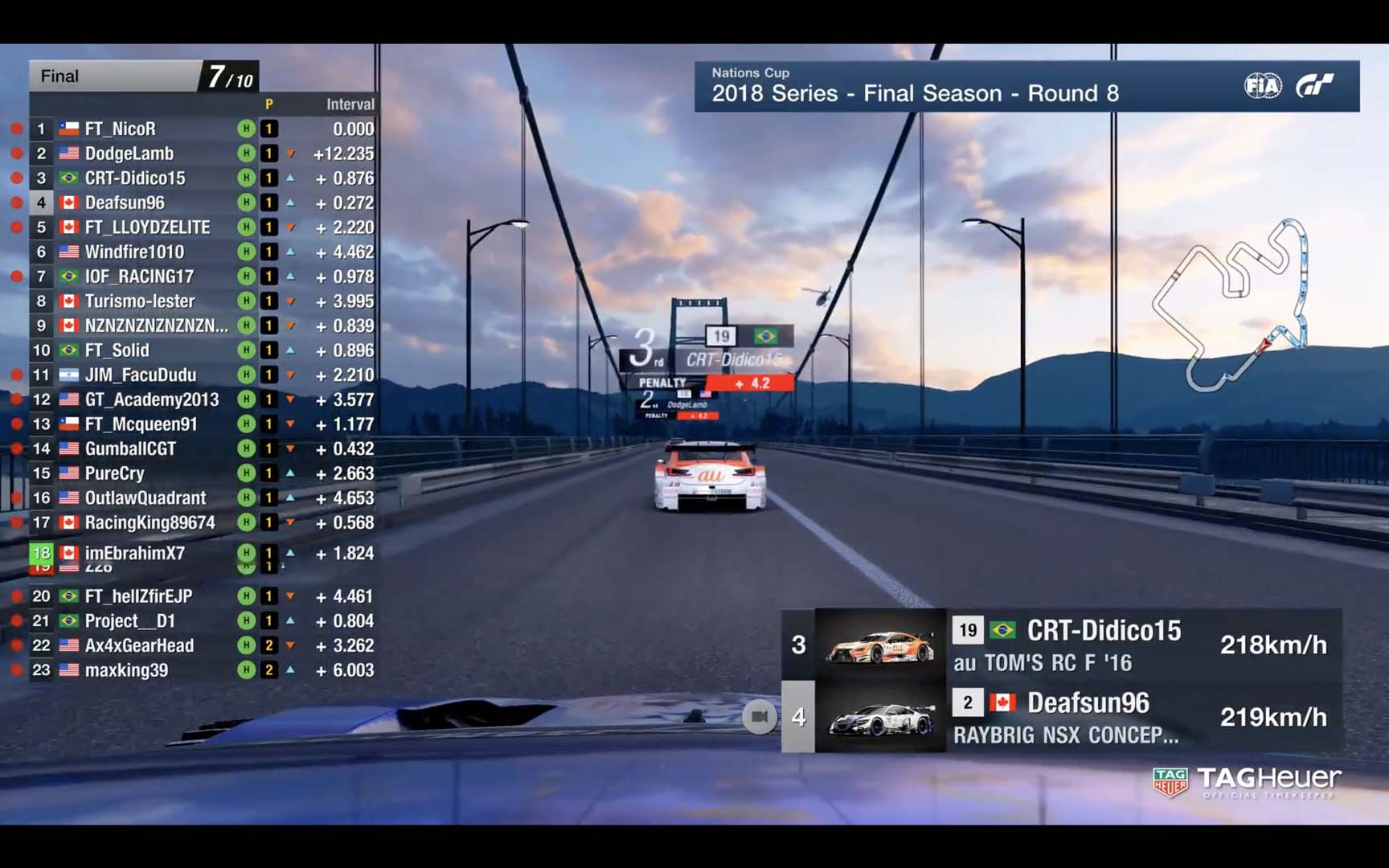Screen dimensions: 1389x868
Task: Pick GumballCGT in the standings
Action: 130,448
